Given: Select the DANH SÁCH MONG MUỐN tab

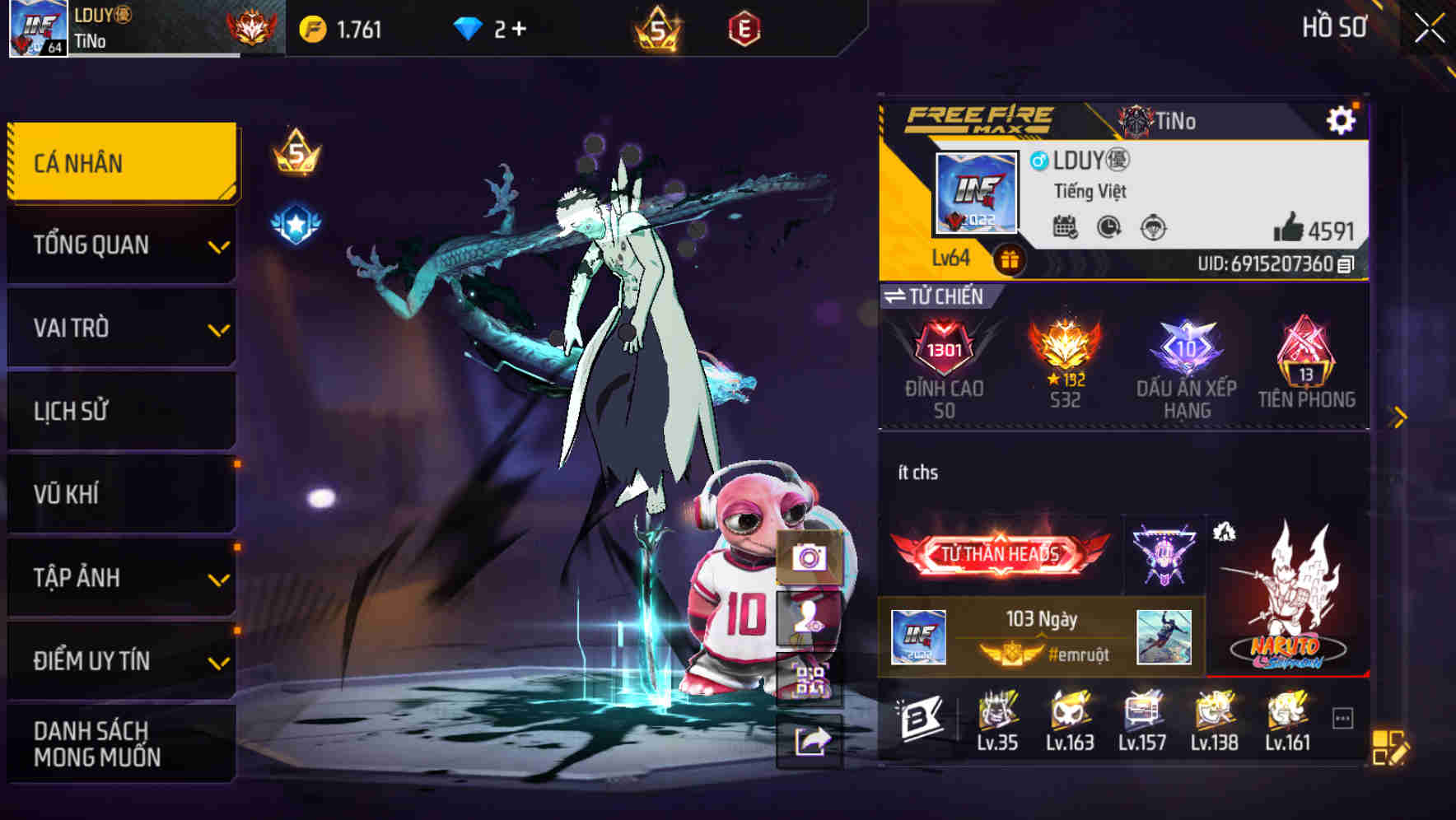Looking at the screenshot, I should pos(120,743).
